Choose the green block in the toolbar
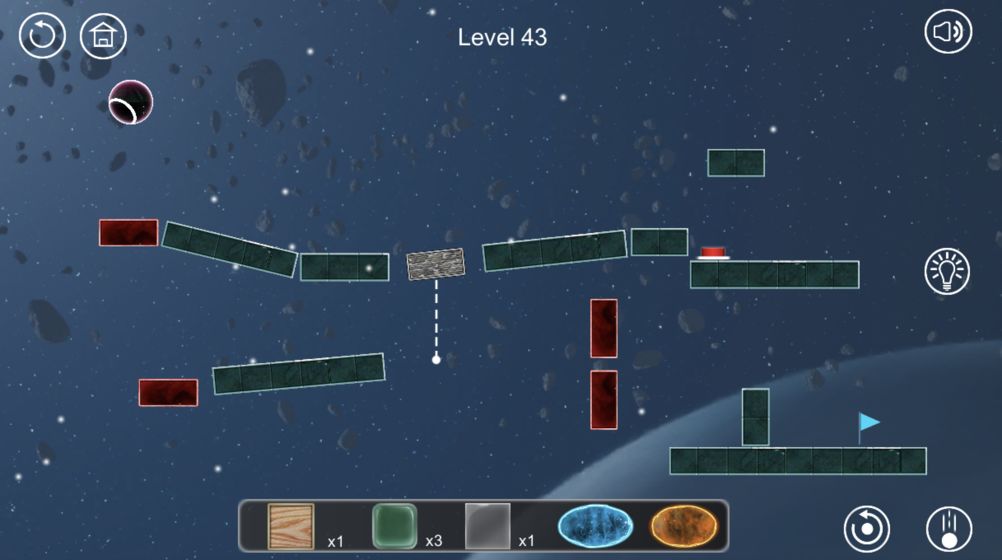 [394, 526]
